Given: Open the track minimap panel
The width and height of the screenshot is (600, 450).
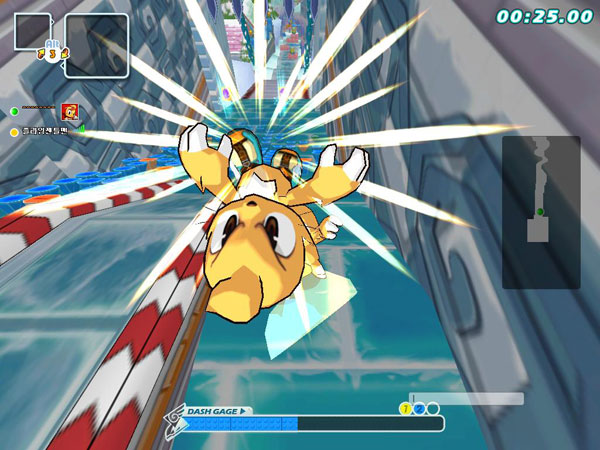Looking at the screenshot, I should 540,211.
